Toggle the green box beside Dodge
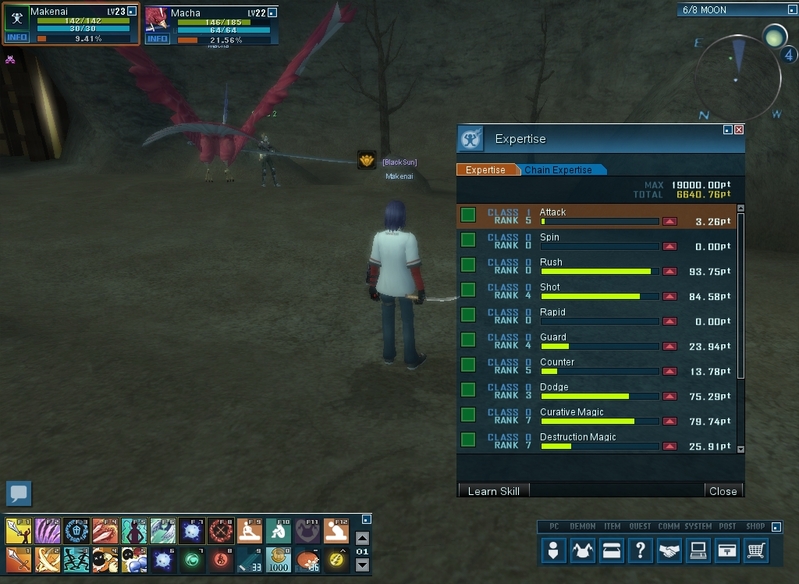The image size is (799, 584). (x=467, y=390)
